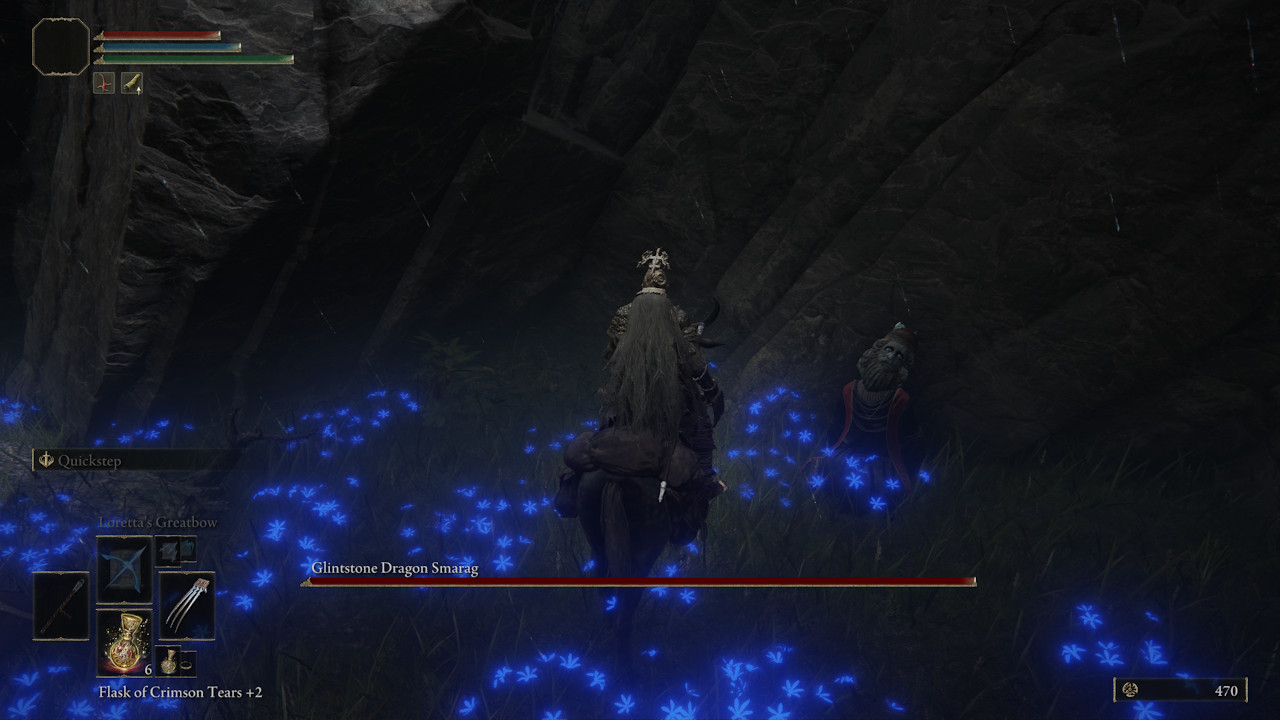Click the octagonal map frame emblem
The height and width of the screenshot is (720, 1280).
[62, 45]
